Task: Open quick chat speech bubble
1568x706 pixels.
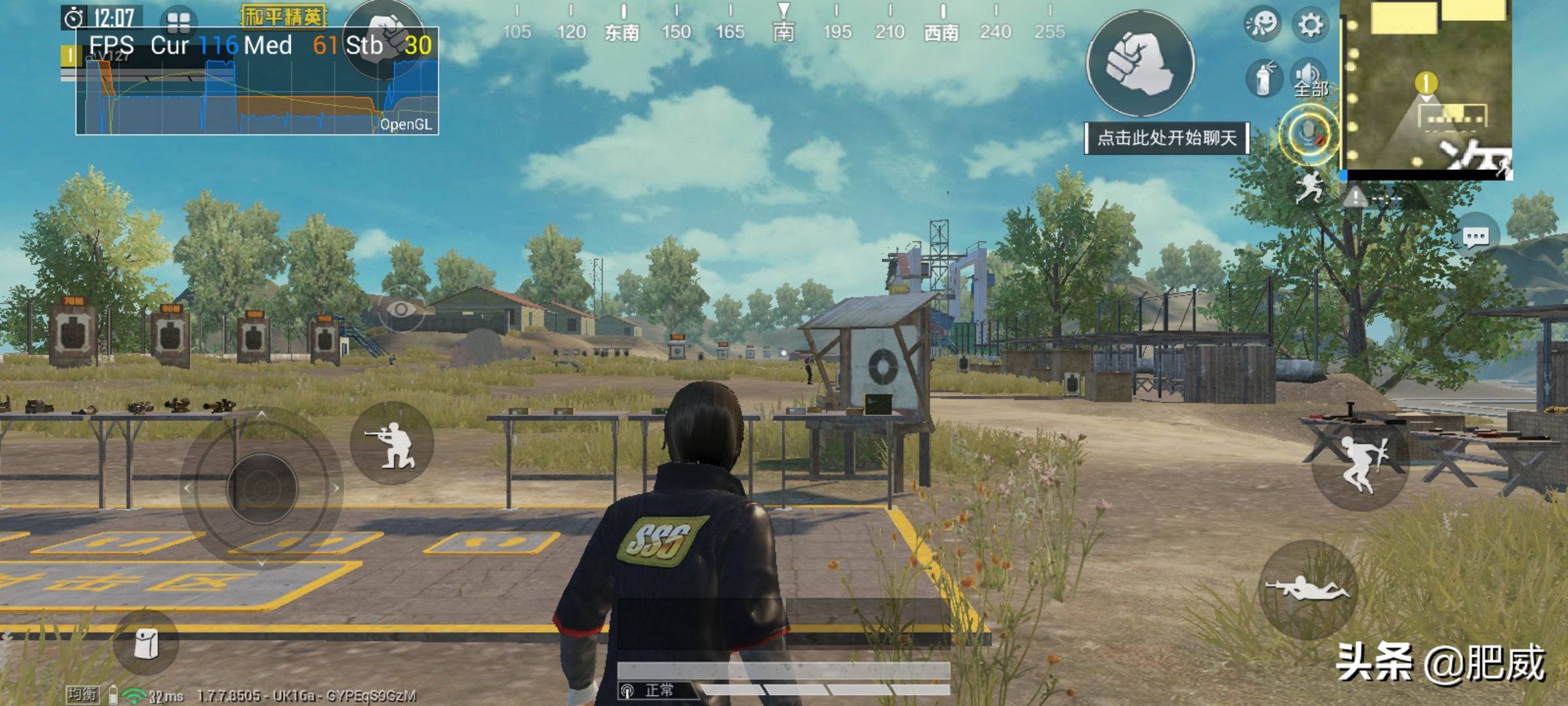Action: pos(1475,237)
